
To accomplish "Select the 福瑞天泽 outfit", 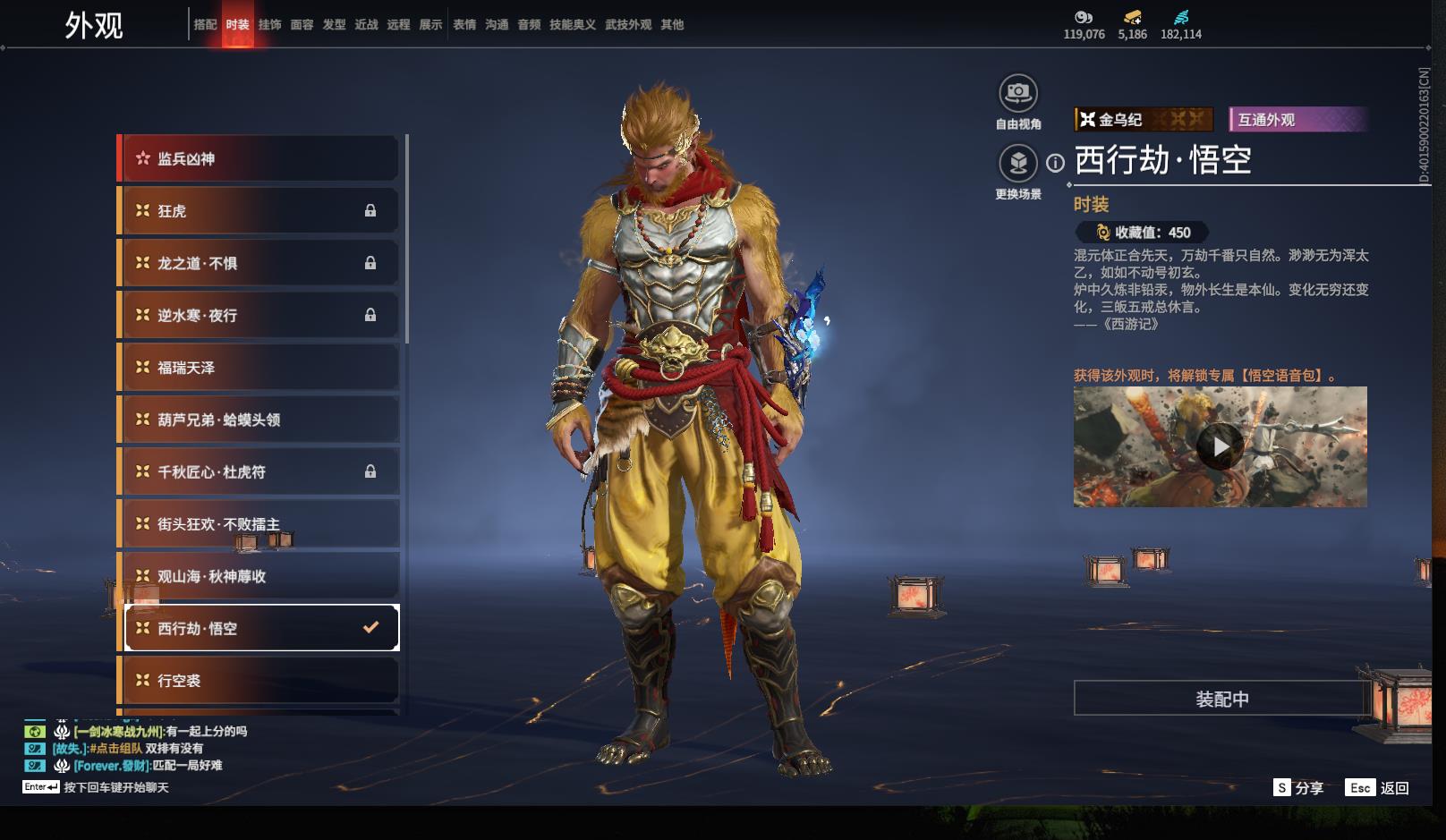I will 259,368.
